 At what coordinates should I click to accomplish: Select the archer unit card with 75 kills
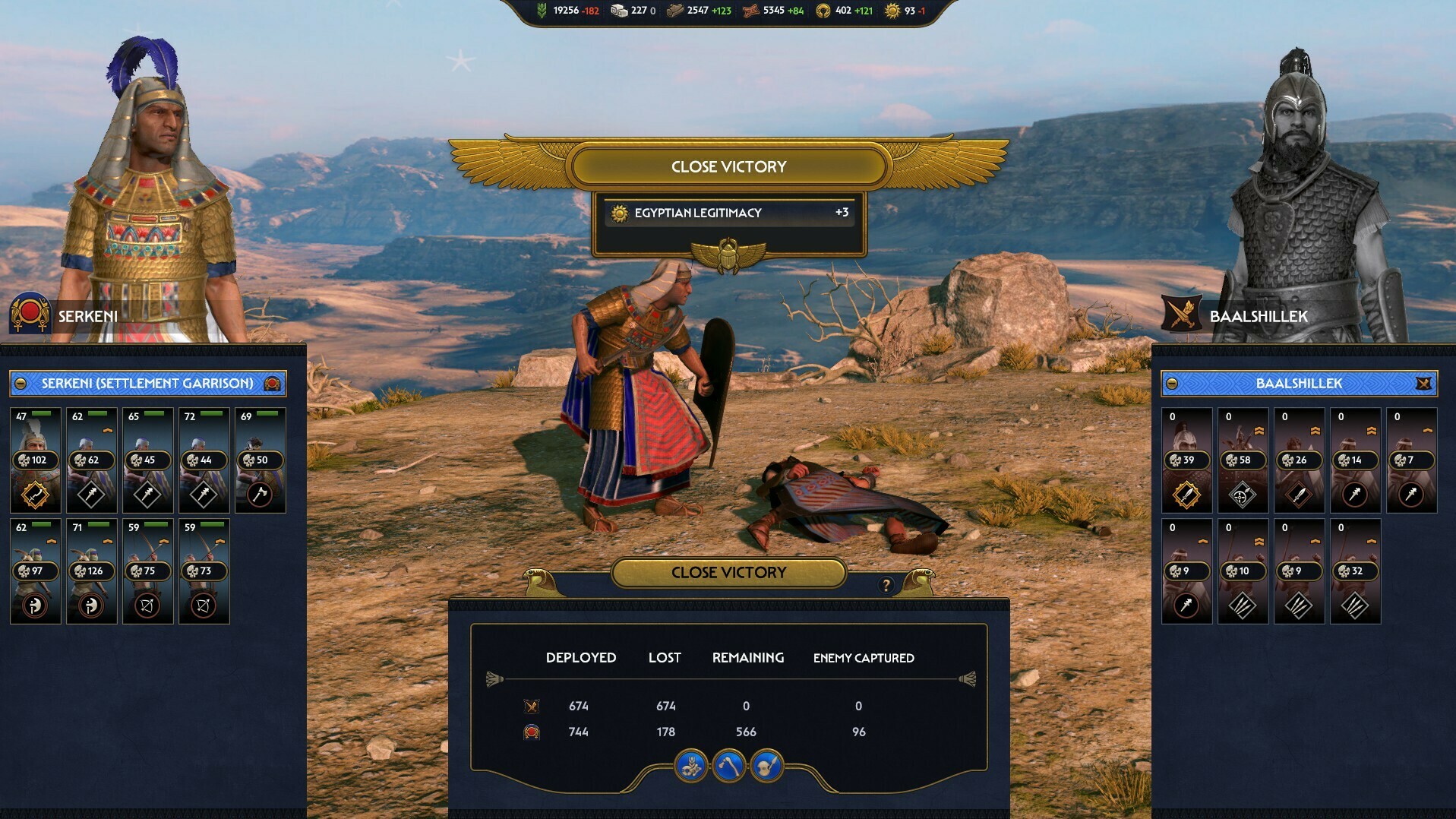(x=147, y=571)
